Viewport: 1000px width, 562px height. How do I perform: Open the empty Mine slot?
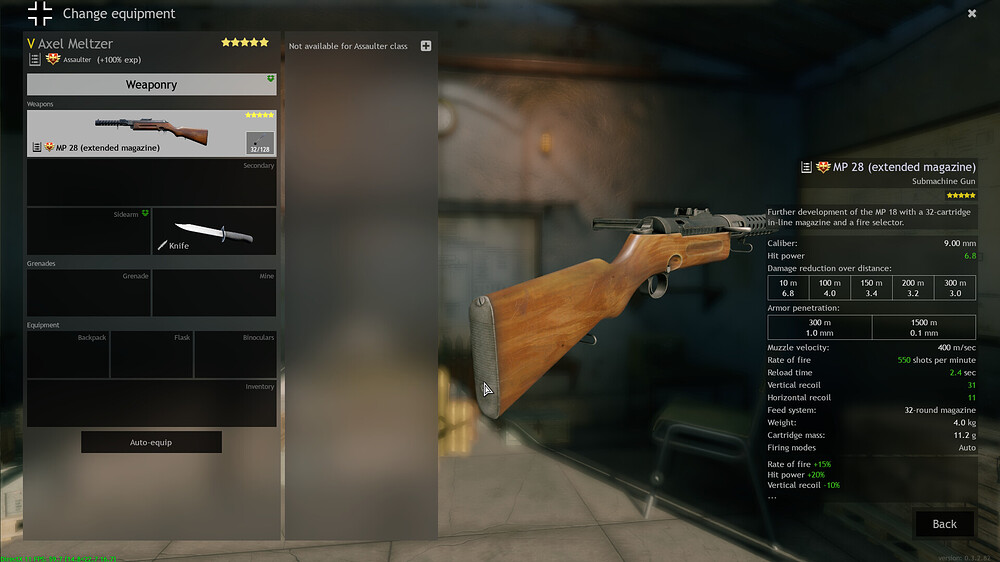point(214,294)
